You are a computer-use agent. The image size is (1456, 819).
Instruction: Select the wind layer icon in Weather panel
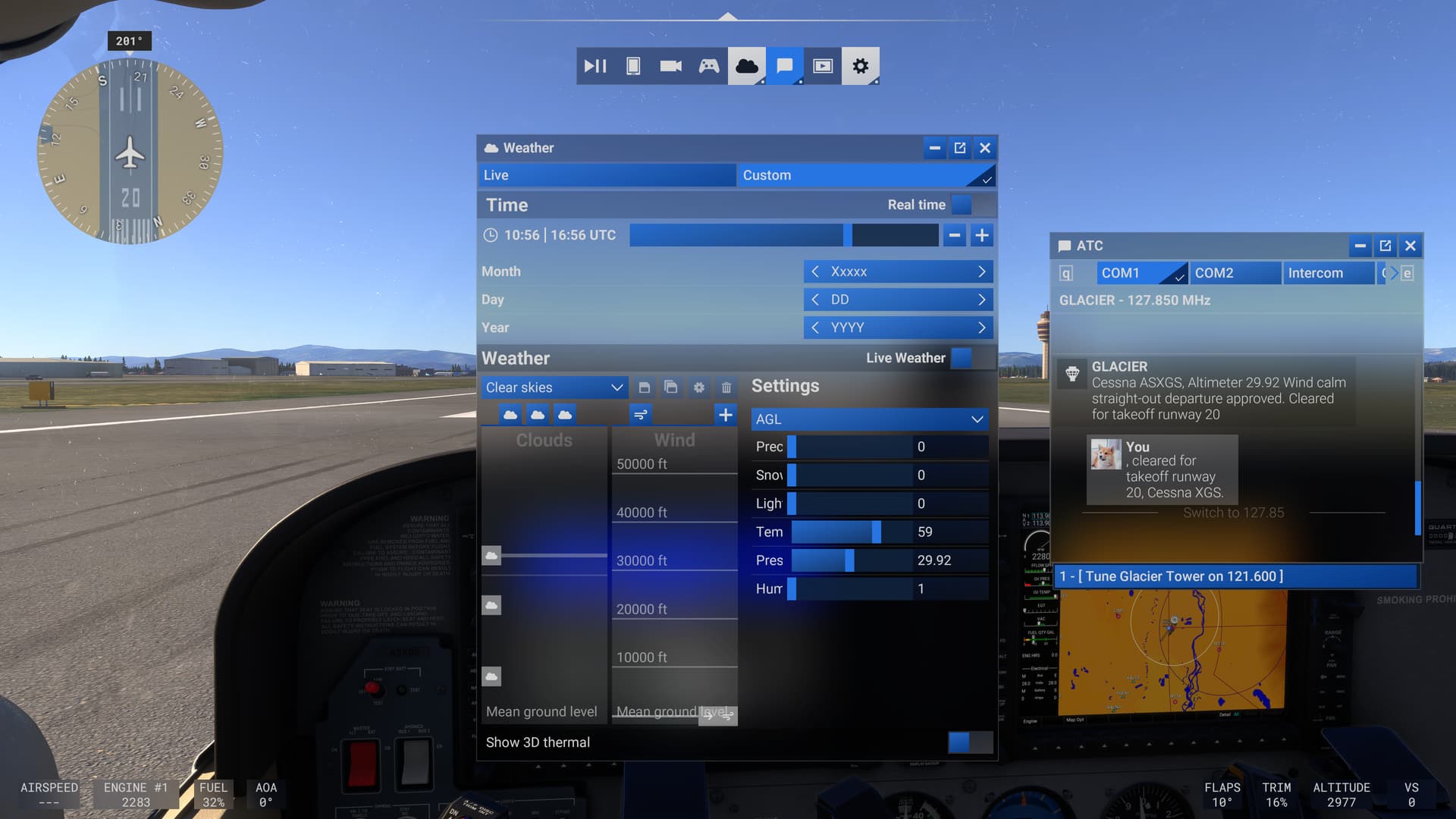[639, 414]
